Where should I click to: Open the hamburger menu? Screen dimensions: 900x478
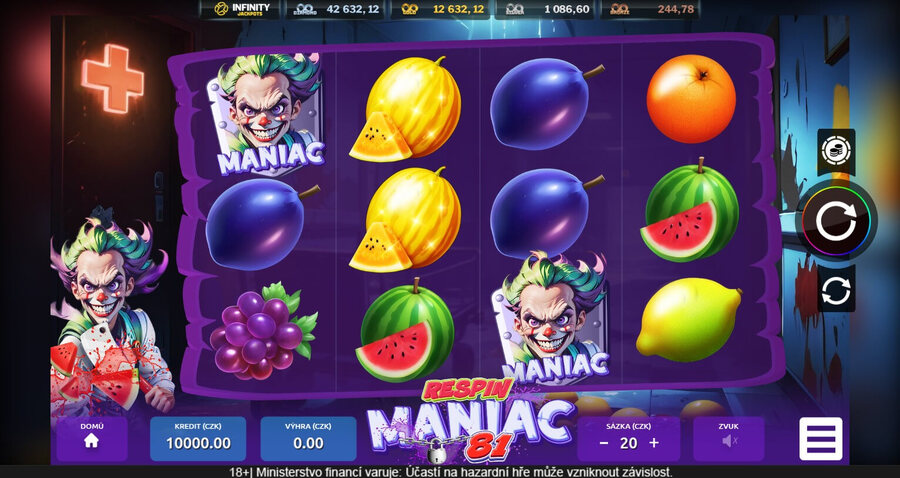[821, 439]
